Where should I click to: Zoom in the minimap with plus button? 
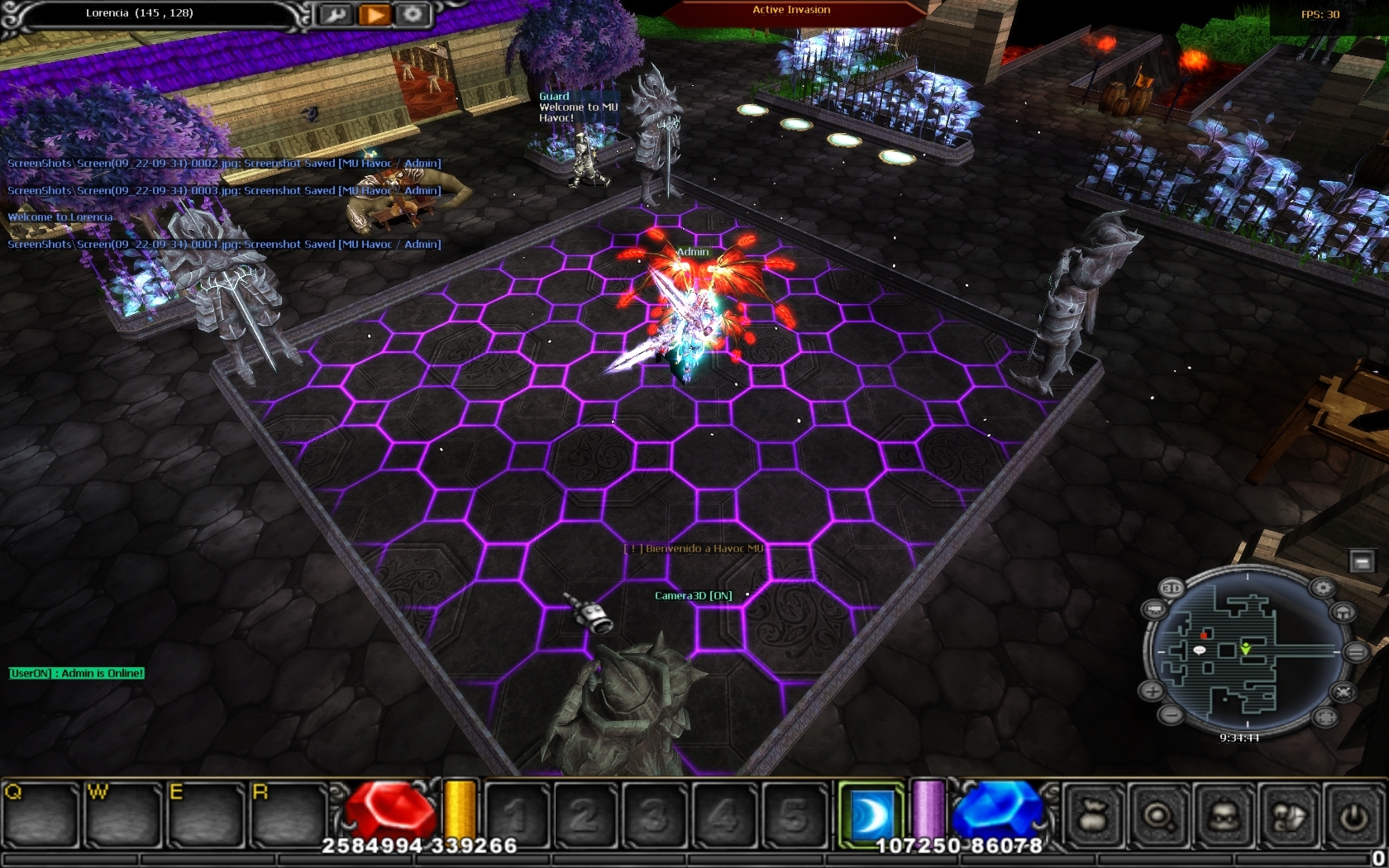point(1153,690)
